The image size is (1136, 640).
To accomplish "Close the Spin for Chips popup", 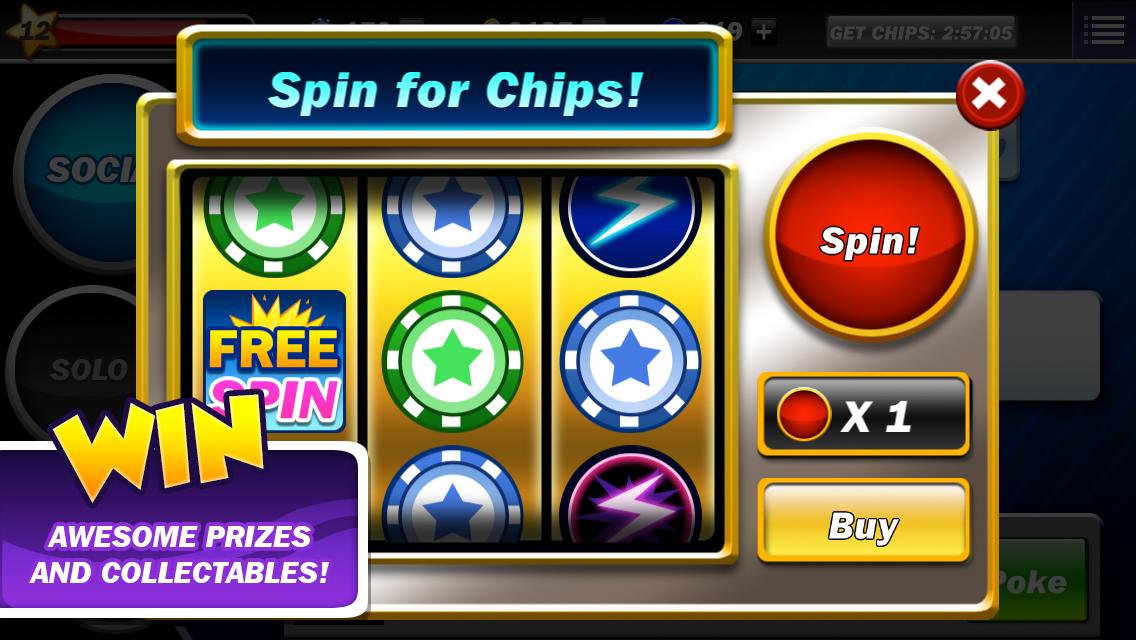I will pyautogui.click(x=989, y=94).
